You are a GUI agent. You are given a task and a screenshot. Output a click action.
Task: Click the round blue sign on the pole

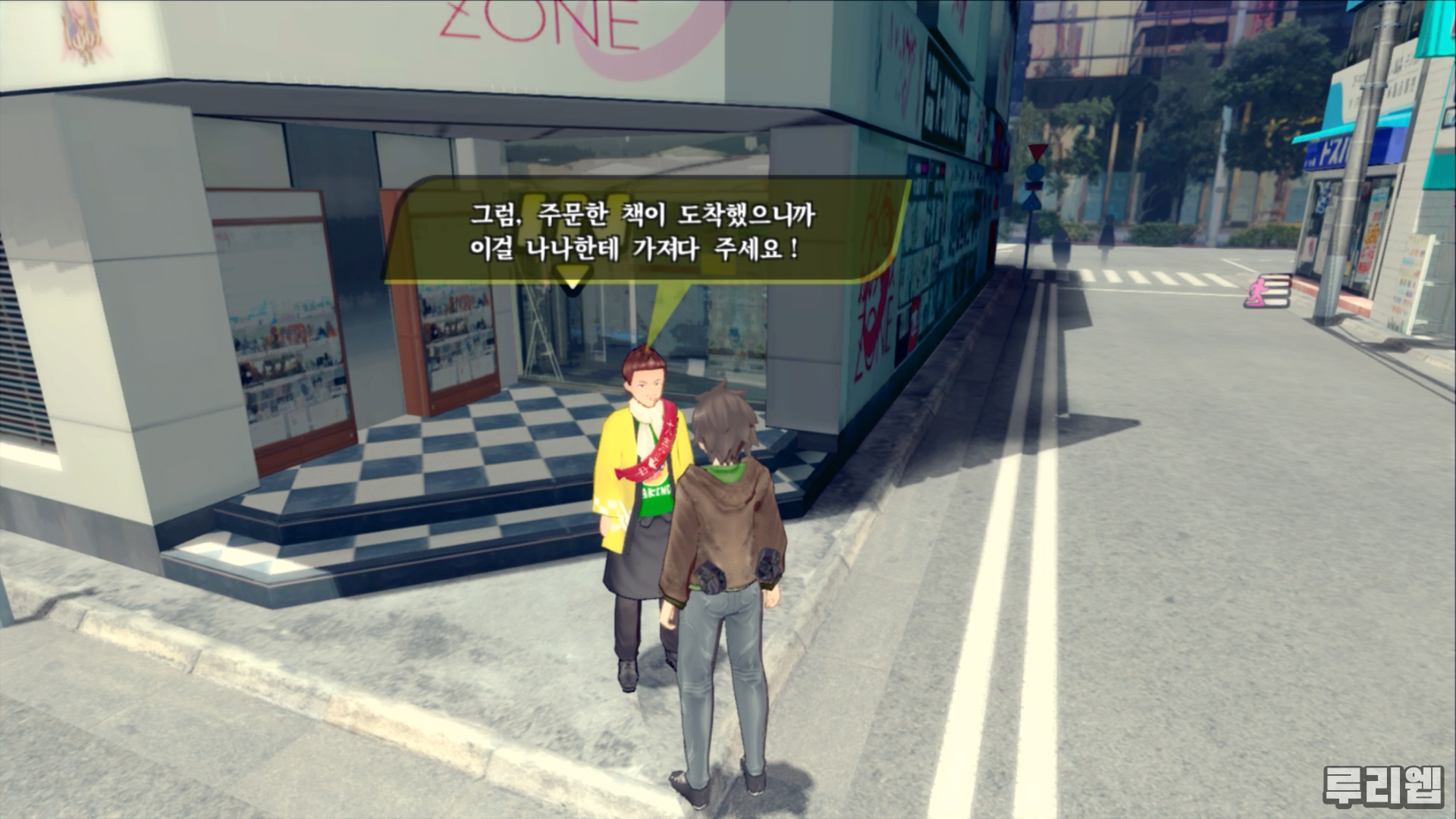coord(1035,171)
